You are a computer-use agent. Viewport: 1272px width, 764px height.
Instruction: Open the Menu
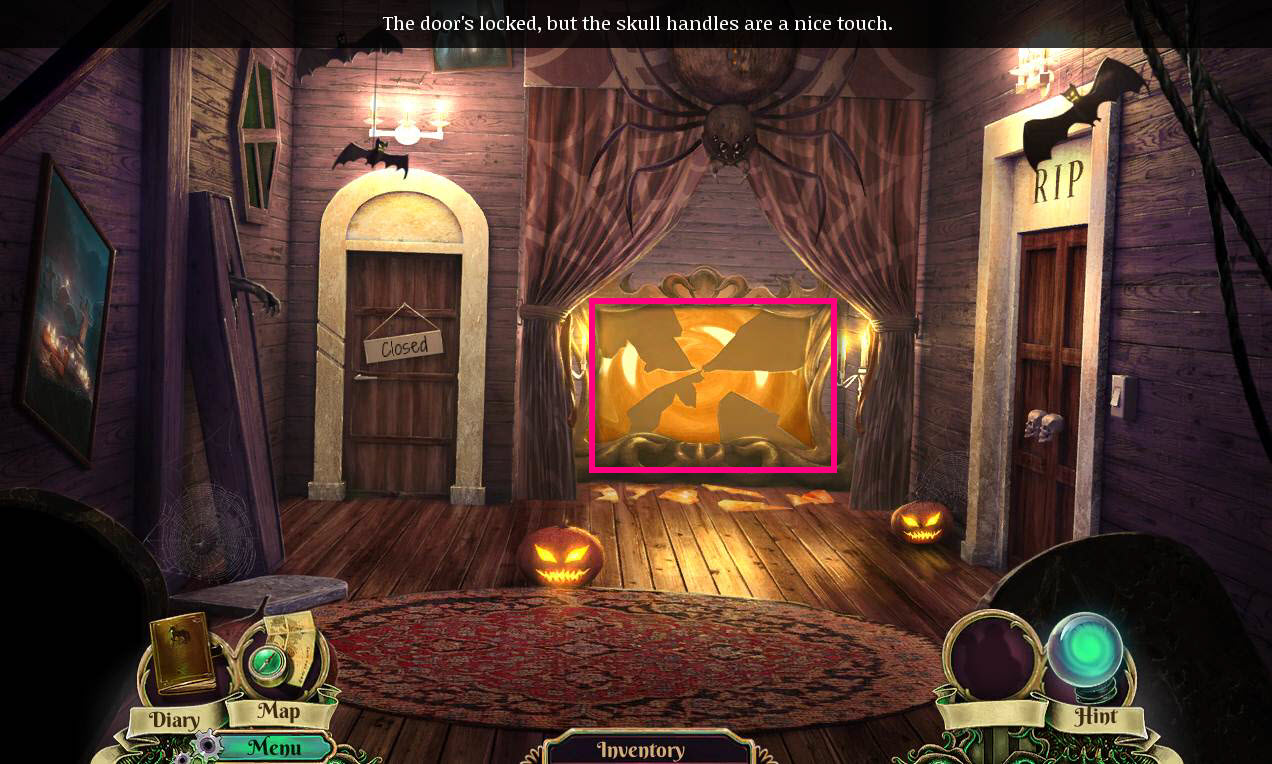coord(274,746)
